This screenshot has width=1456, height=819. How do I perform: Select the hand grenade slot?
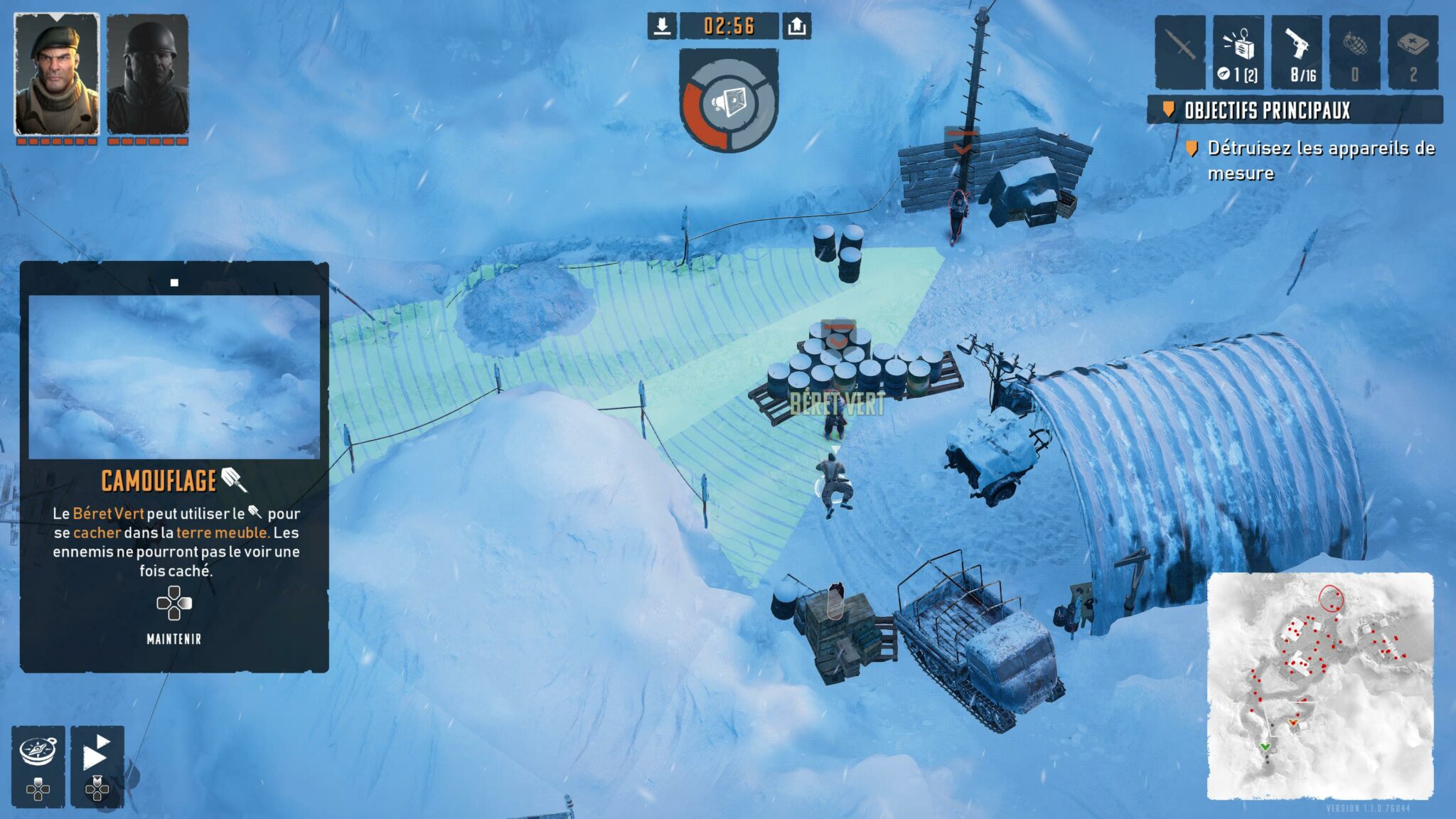pos(1354,53)
